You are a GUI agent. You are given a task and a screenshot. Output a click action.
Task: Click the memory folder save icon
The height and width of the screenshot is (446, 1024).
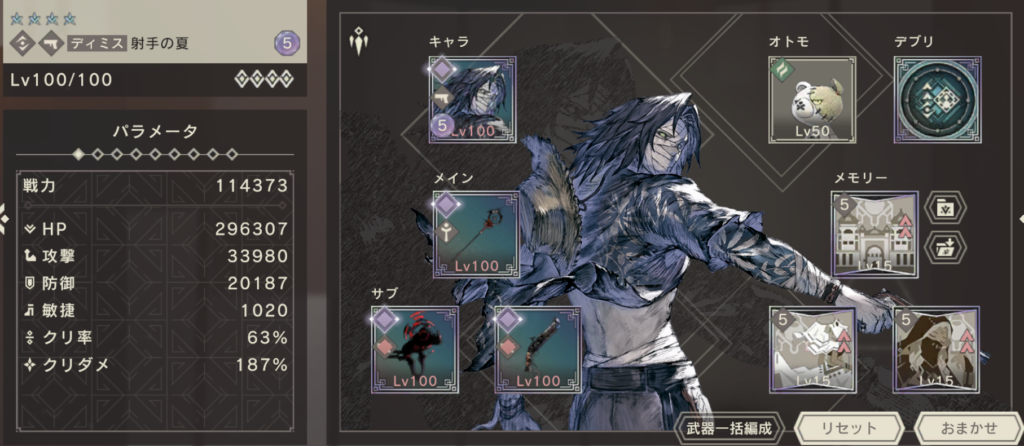[946, 208]
